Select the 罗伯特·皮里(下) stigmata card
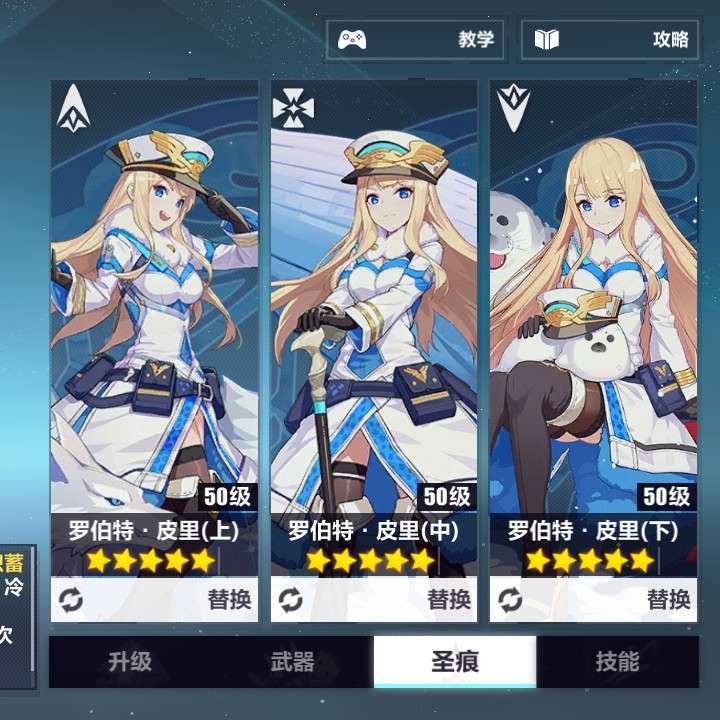Image resolution: width=720 pixels, height=720 pixels. tap(593, 300)
